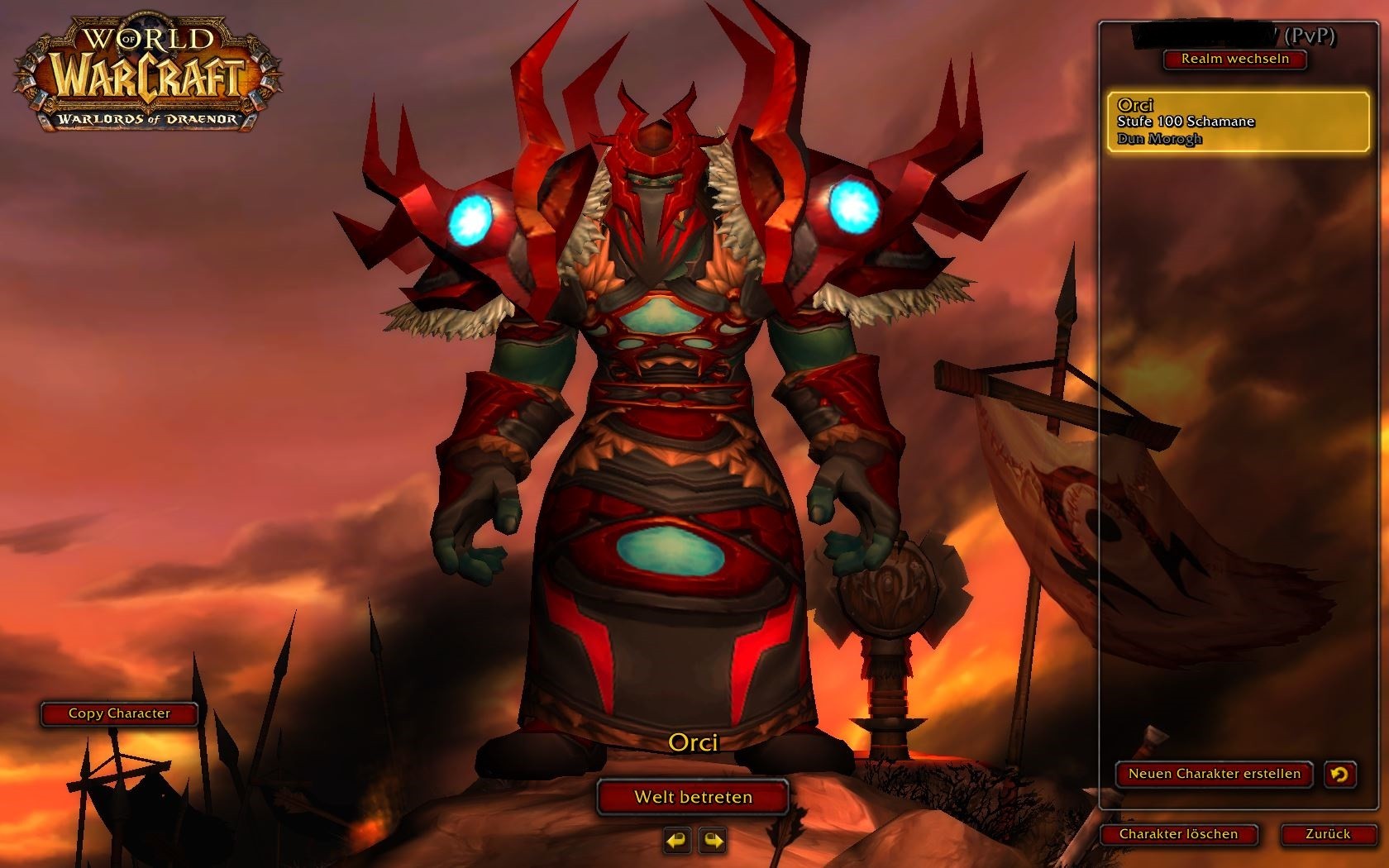
Task: Click the Welt betreten button
Action: pos(693,797)
